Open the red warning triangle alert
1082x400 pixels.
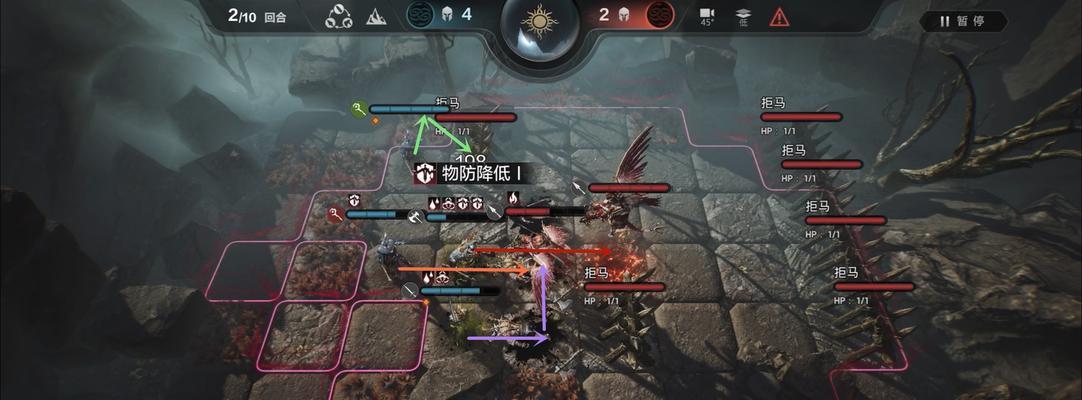[x=779, y=16]
